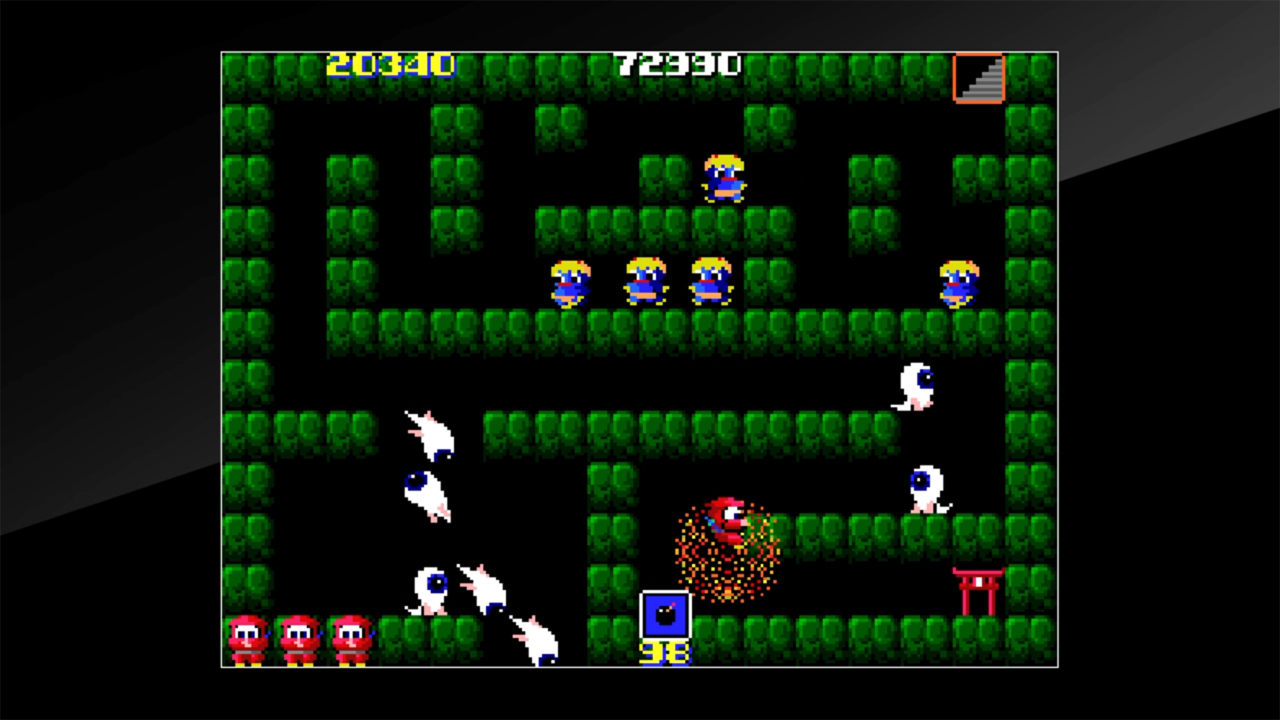Image resolution: width=1280 pixels, height=720 pixels.
Task: Click the blue enemy standing alone top center
Action: 722,178
